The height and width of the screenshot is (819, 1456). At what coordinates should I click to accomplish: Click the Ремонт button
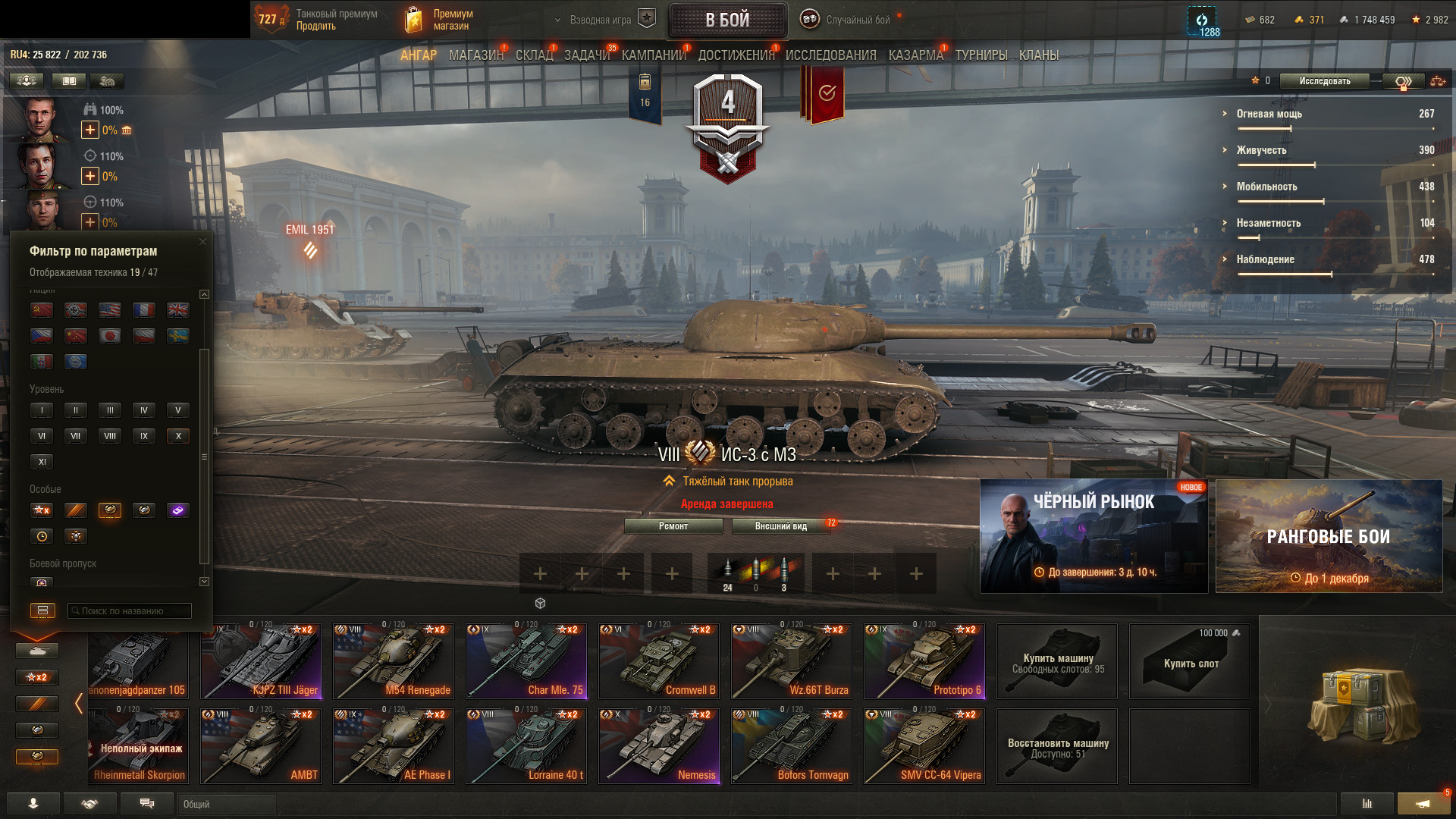pyautogui.click(x=673, y=526)
